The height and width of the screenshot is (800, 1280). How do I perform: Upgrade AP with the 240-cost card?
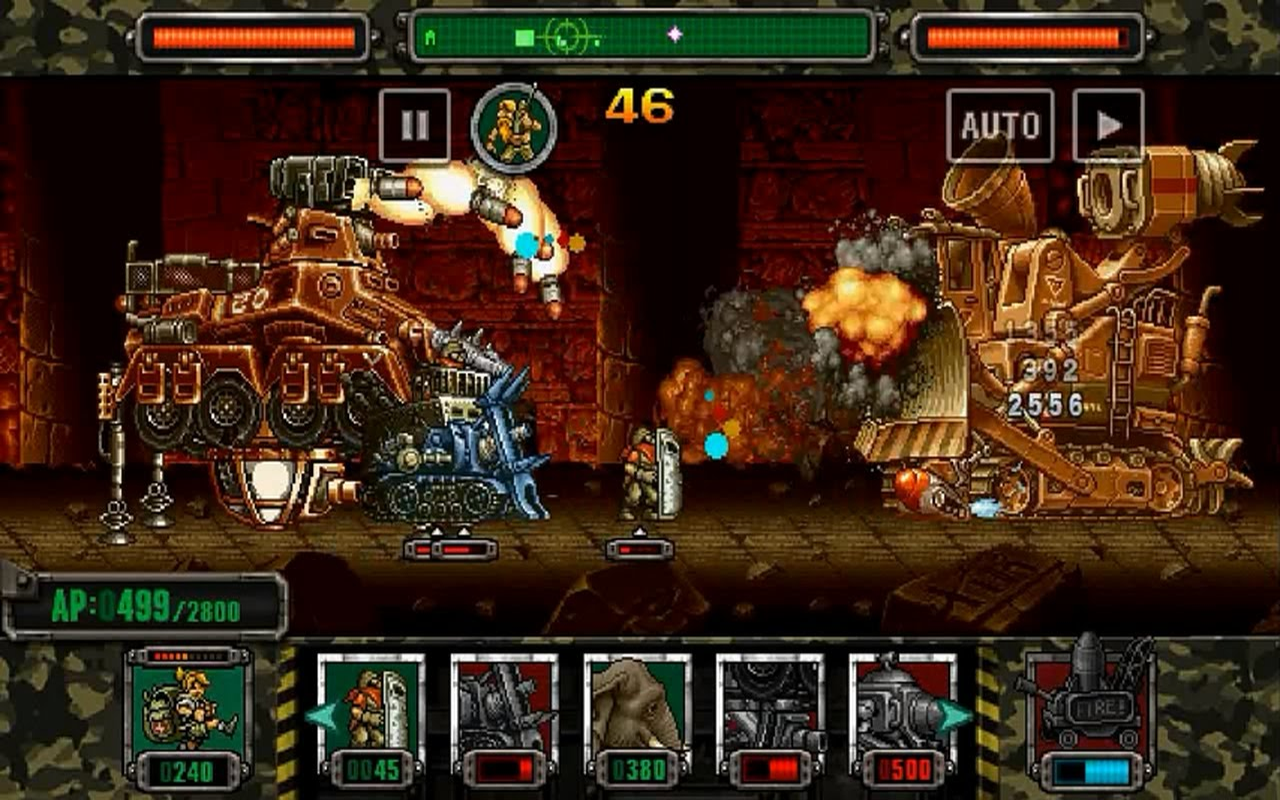point(188,716)
